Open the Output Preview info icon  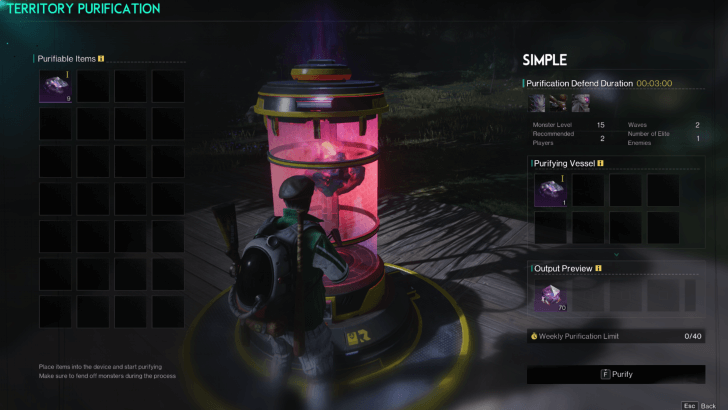pos(597,268)
